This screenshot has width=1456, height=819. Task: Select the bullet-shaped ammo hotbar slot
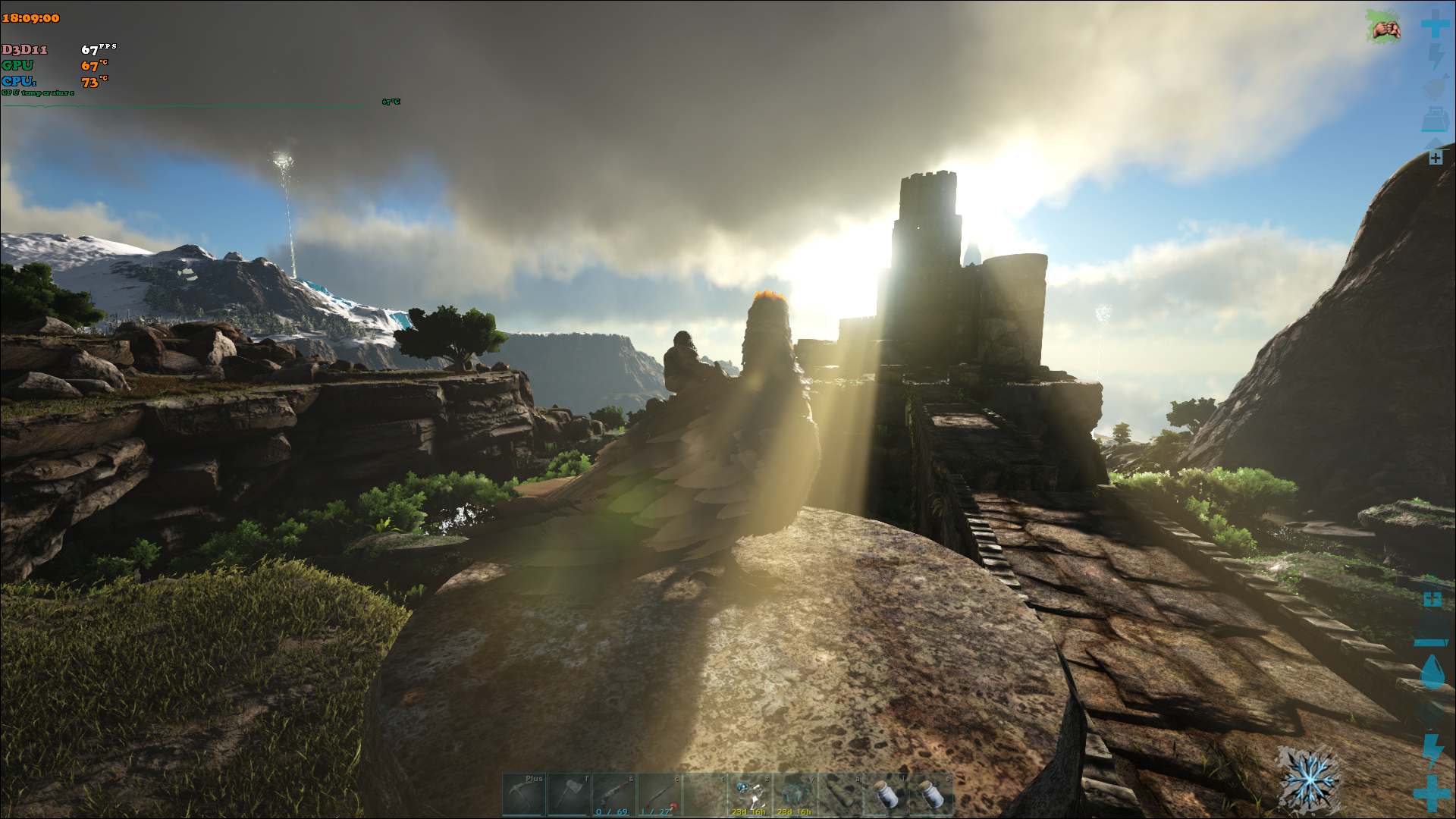(x=840, y=794)
